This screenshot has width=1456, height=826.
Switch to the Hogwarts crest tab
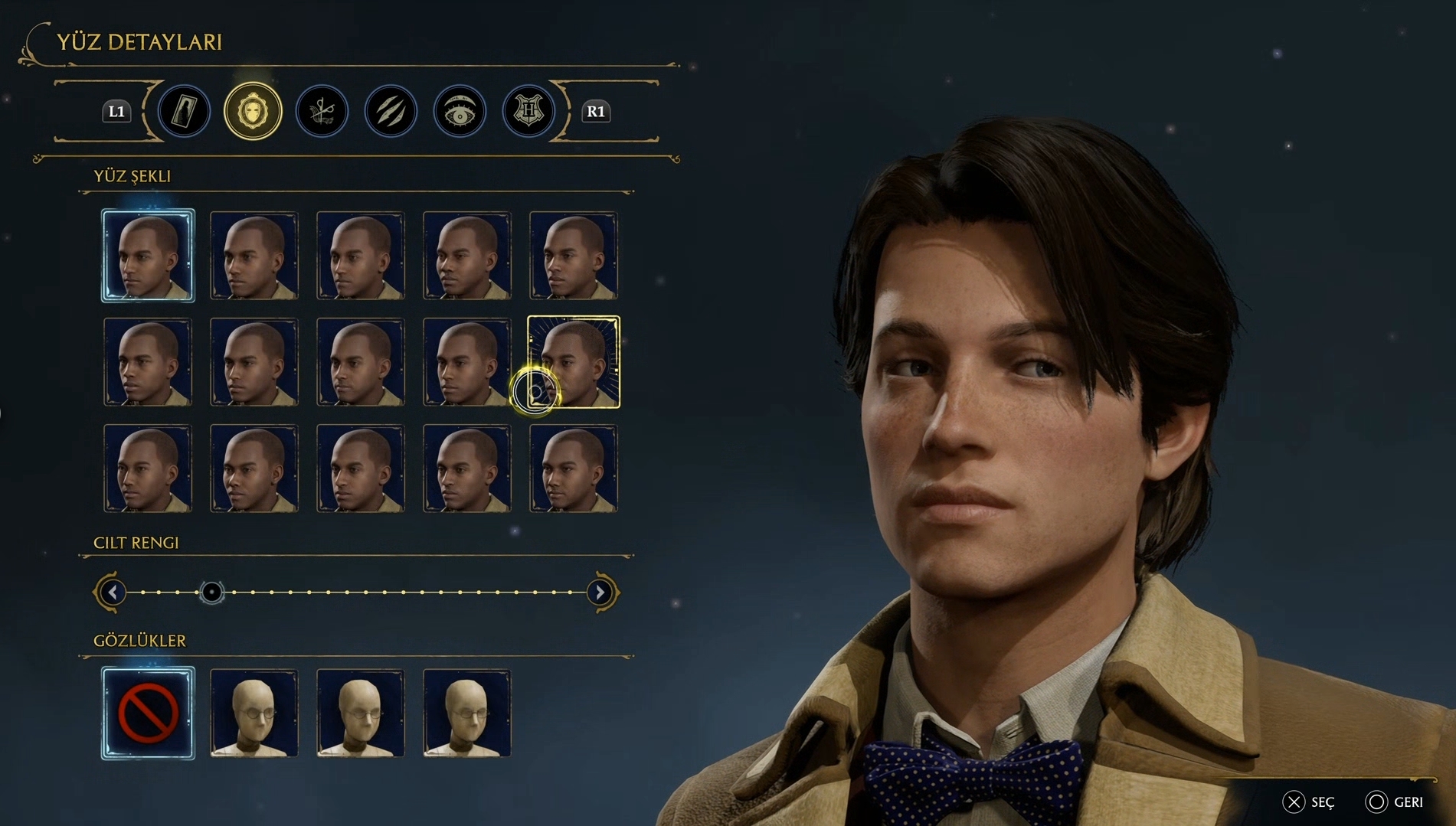click(528, 112)
